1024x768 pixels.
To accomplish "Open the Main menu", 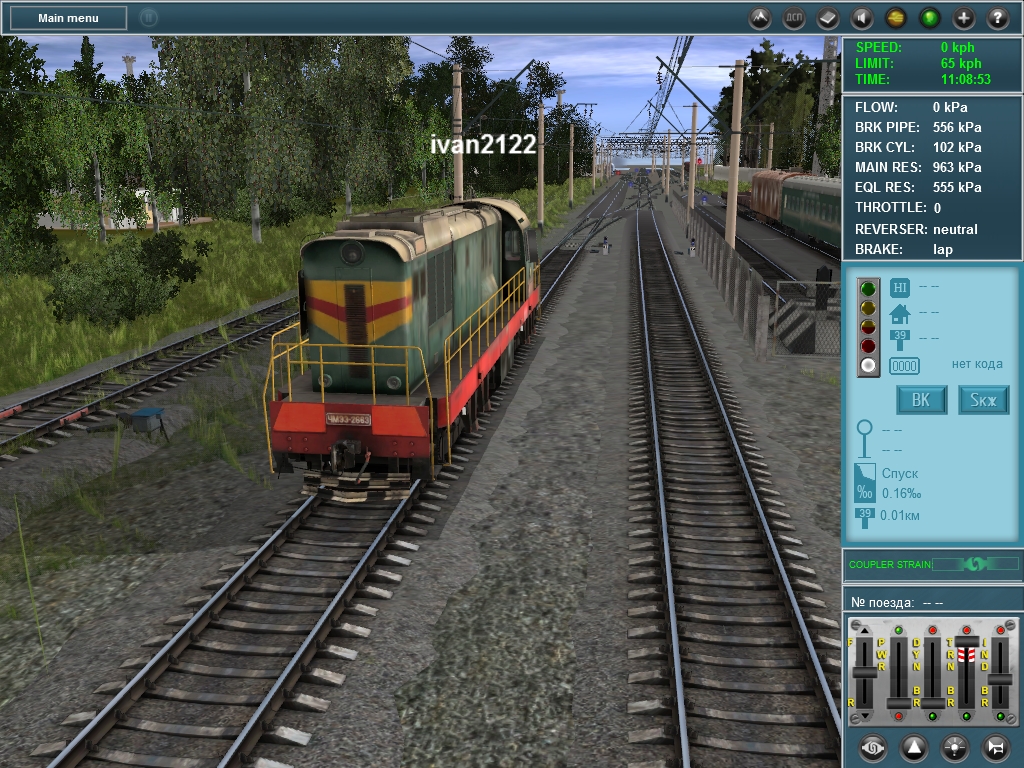I will [x=68, y=18].
